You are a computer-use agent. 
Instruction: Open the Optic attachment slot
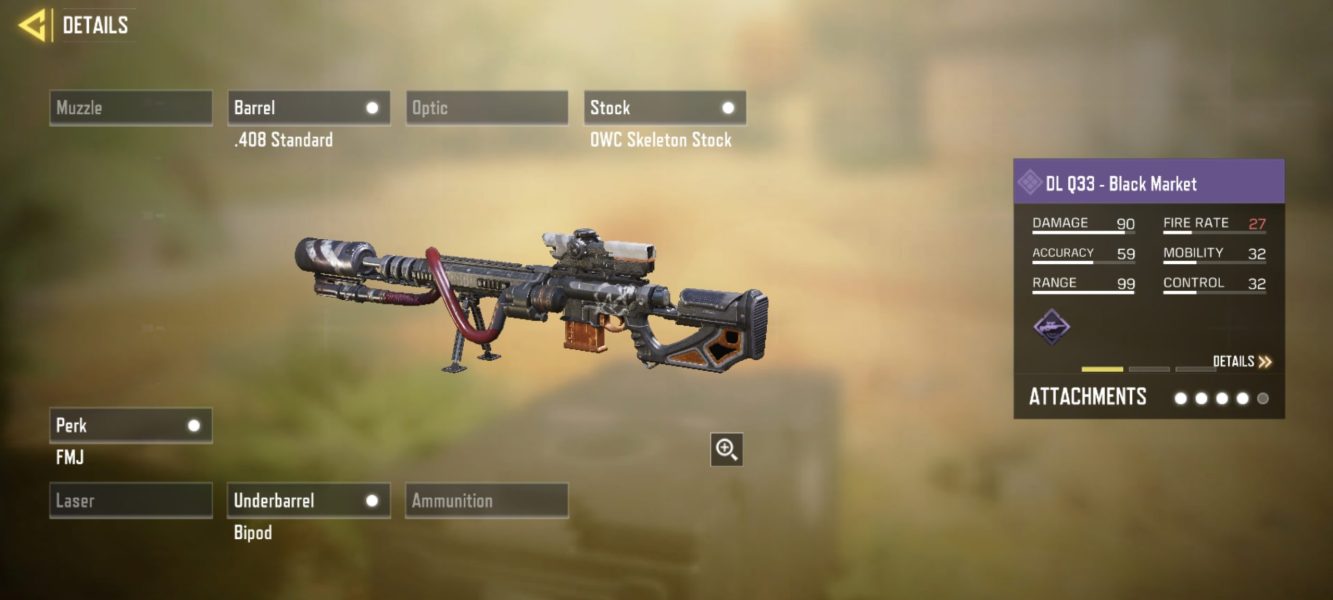coord(487,108)
